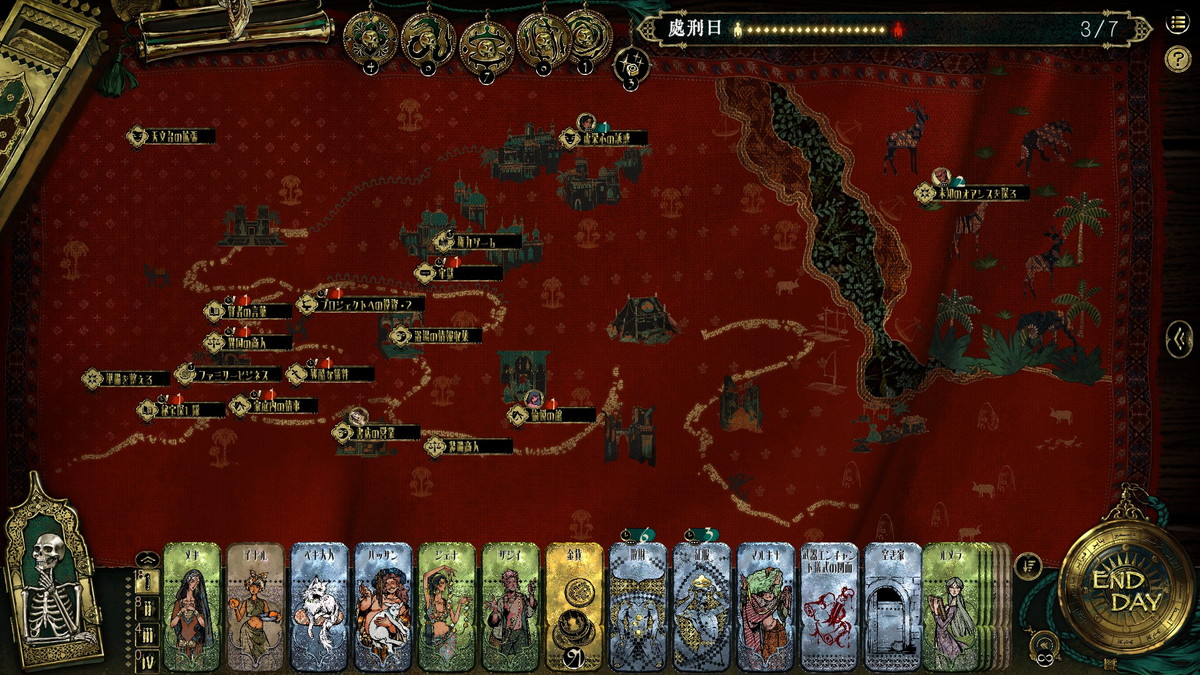The width and height of the screenshot is (1200, 675).
Task: Select the 空き家 empty house card
Action: tap(892, 607)
